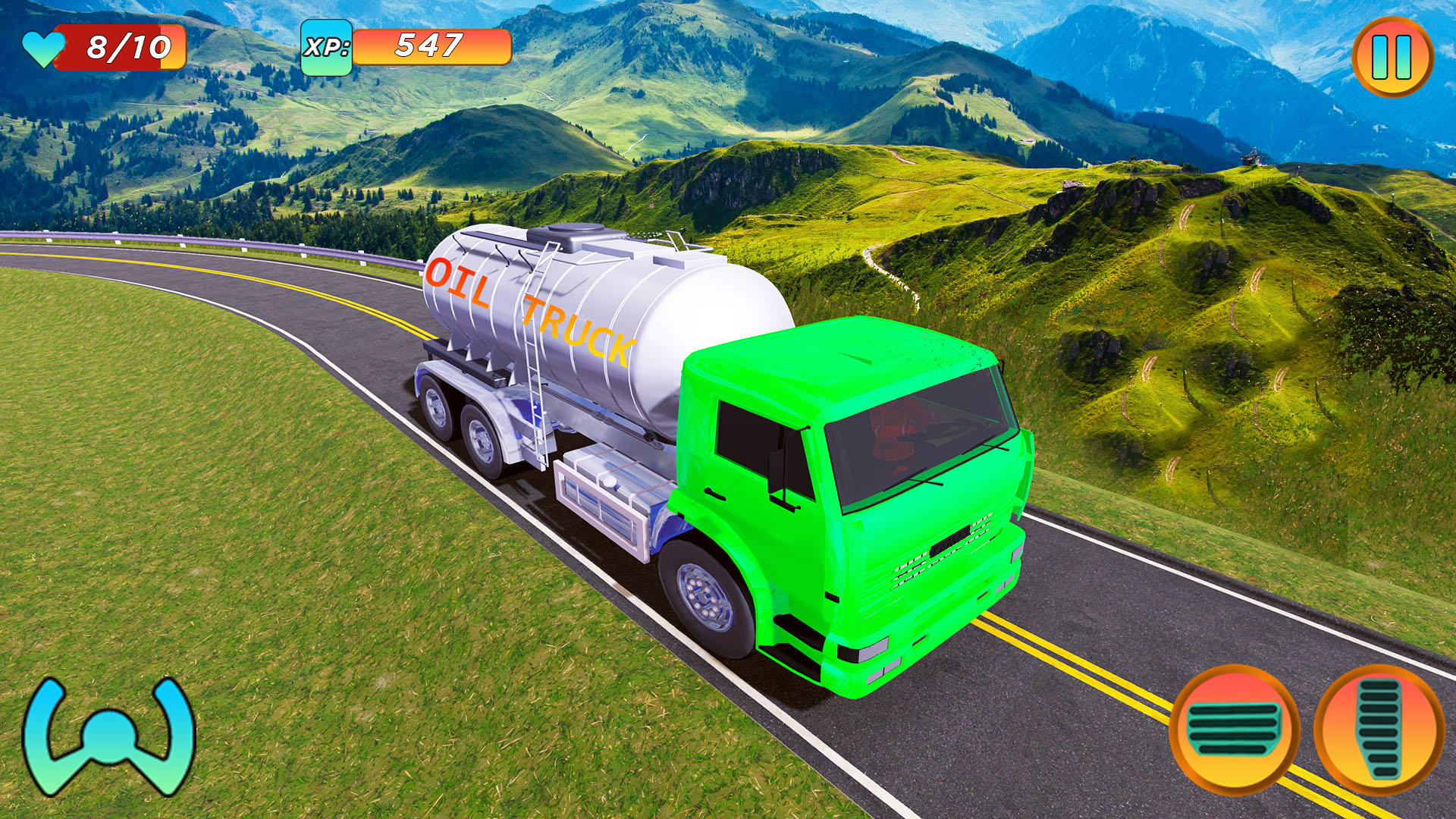1456x819 pixels.
Task: Click the XP progress bar
Action: [432, 47]
